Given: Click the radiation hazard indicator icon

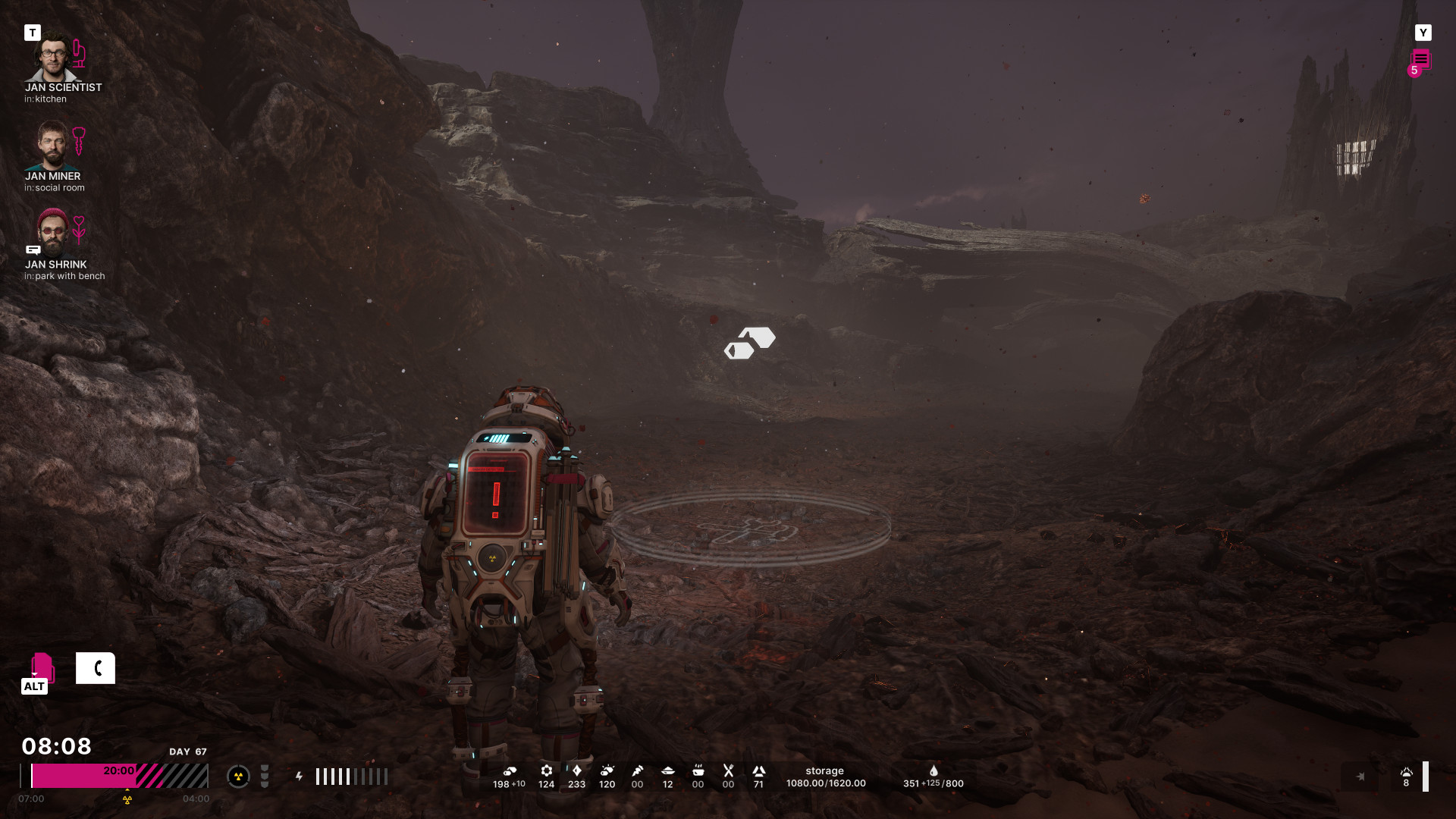Looking at the screenshot, I should tap(238, 777).
